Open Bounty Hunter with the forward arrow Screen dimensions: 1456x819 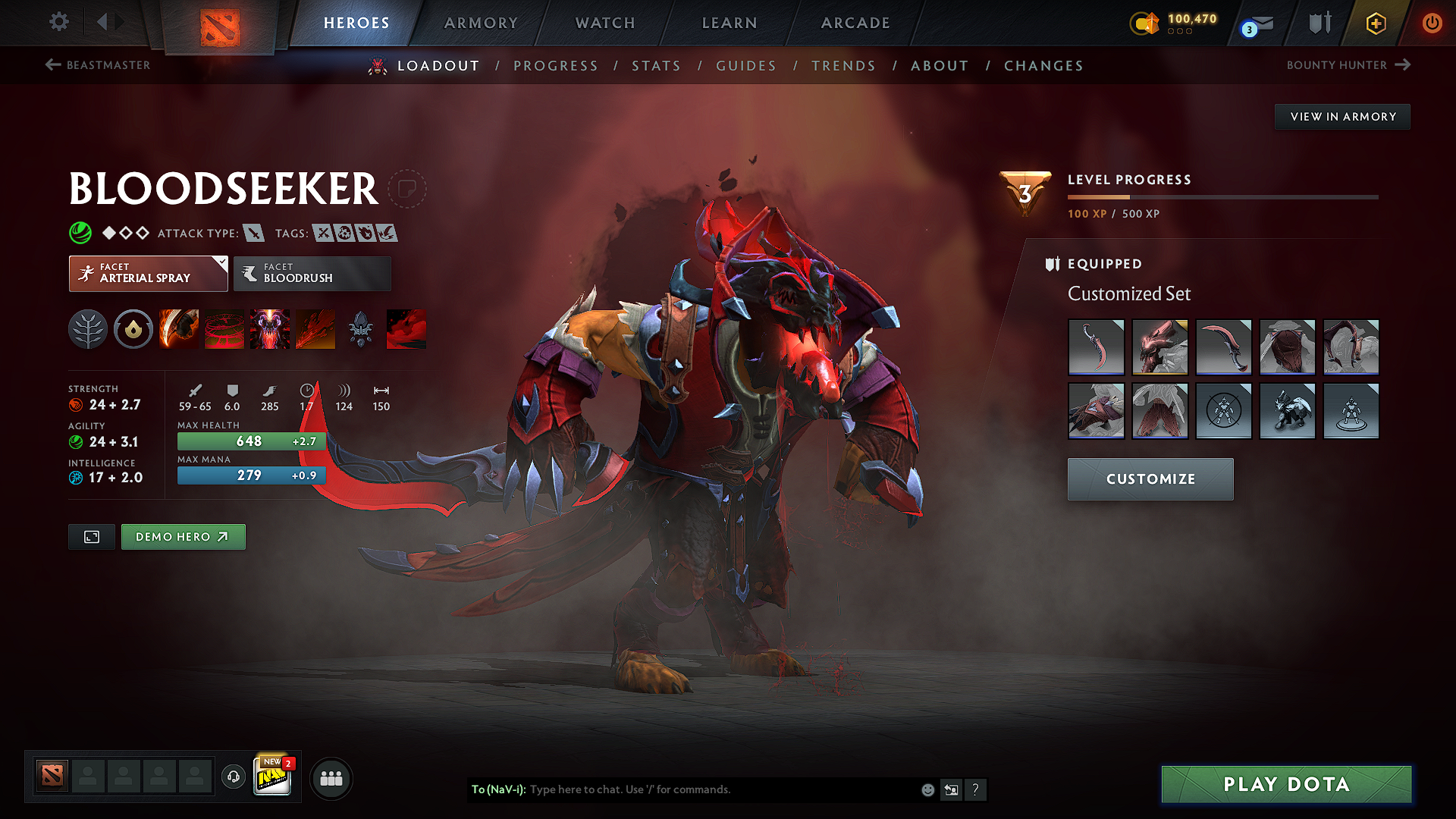[1403, 65]
